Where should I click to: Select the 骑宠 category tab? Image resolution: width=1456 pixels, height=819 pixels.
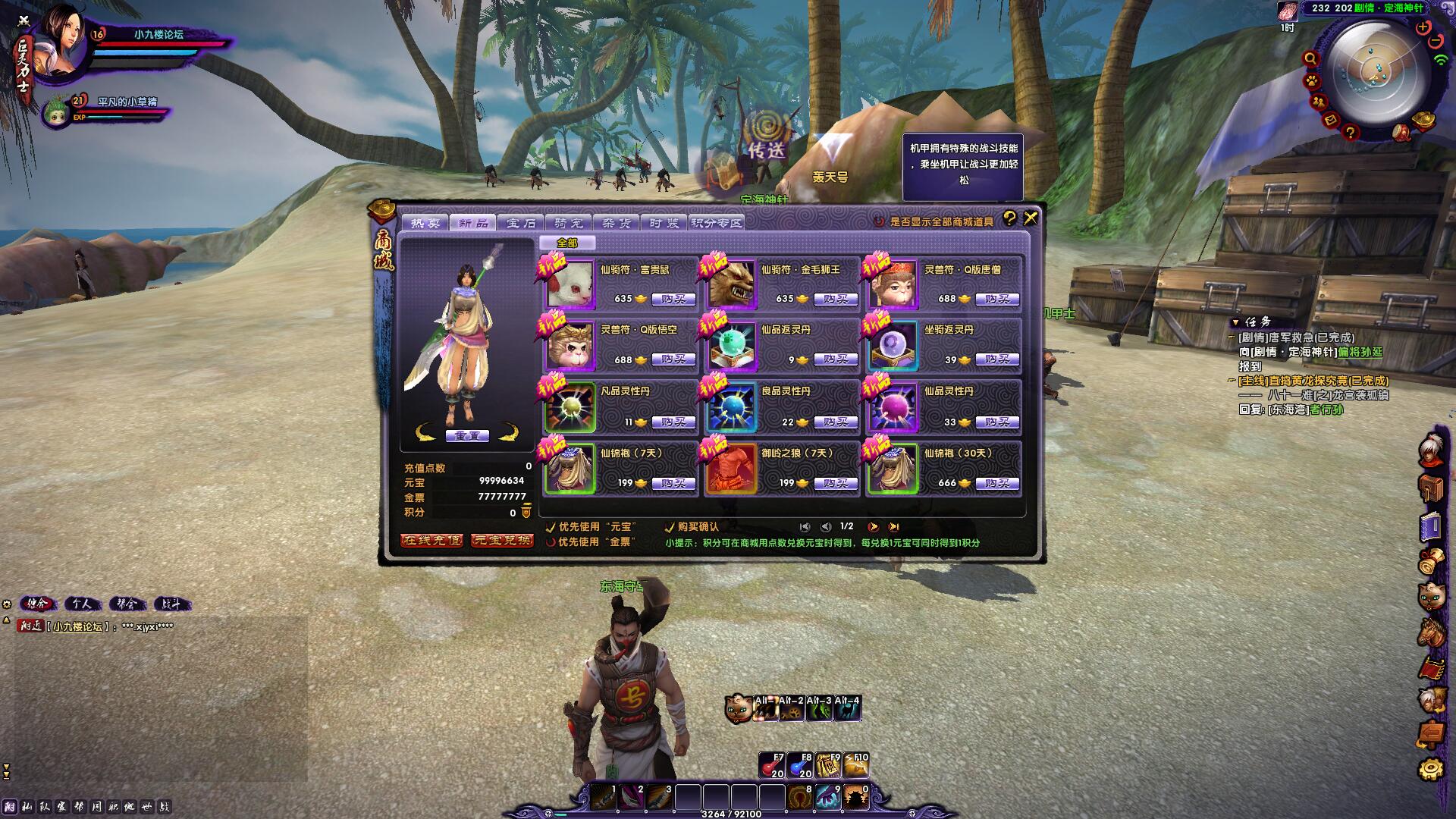(569, 223)
